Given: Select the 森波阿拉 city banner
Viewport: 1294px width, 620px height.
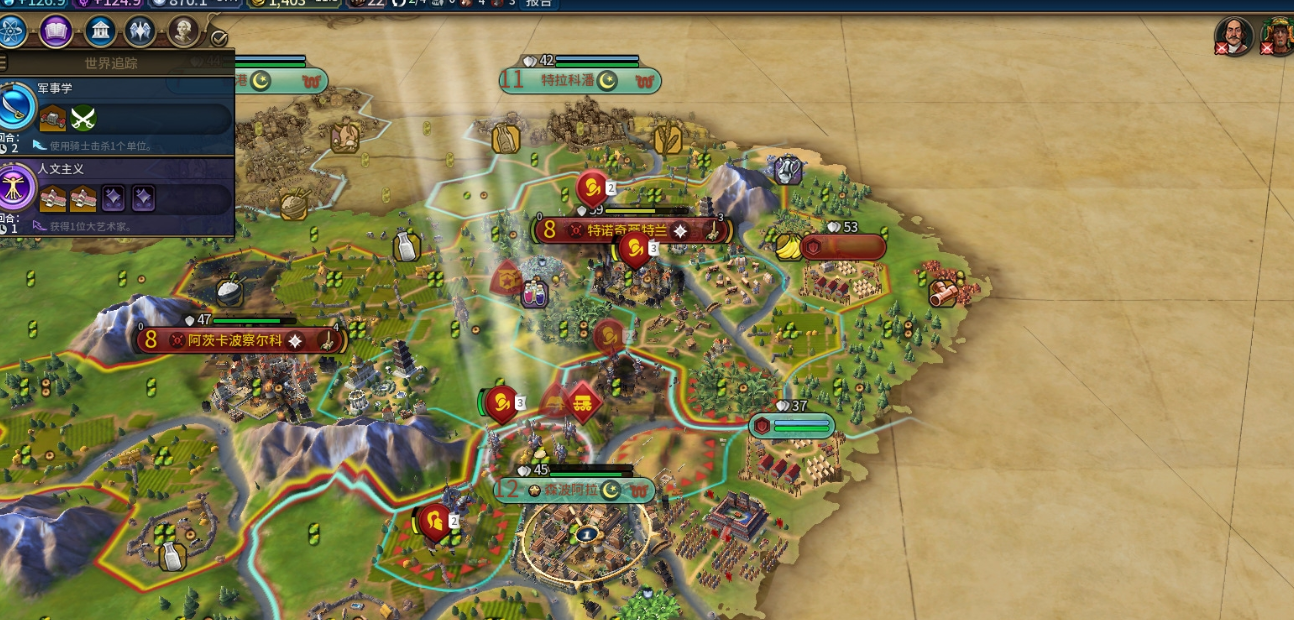Looking at the screenshot, I should coord(575,491).
